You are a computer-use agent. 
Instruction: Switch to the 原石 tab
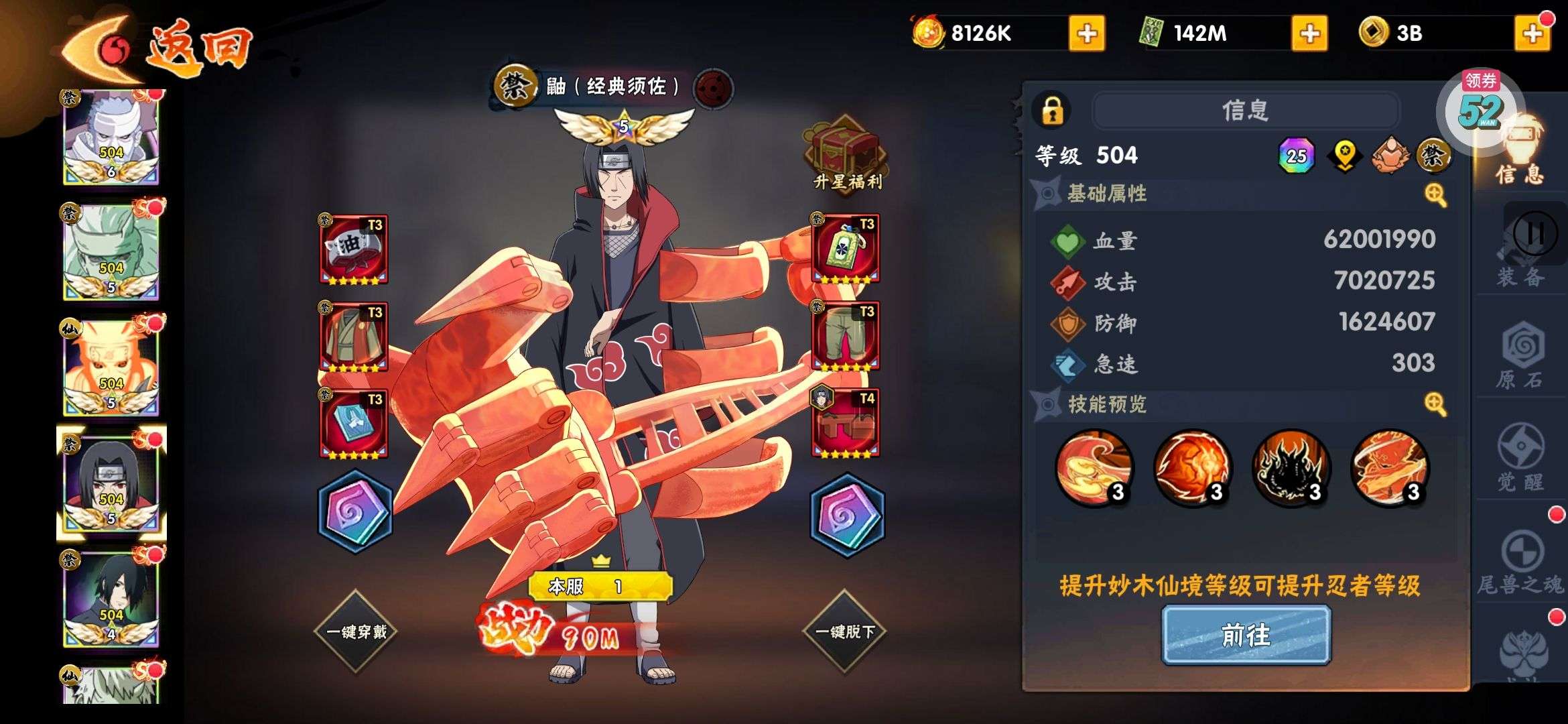(1521, 359)
